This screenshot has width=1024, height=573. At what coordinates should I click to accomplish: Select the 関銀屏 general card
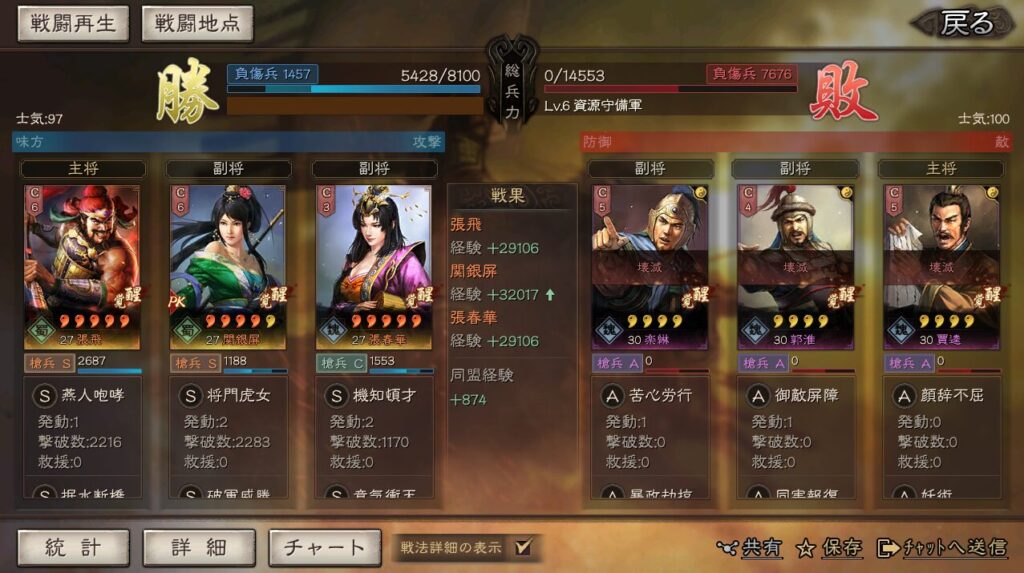[228, 265]
